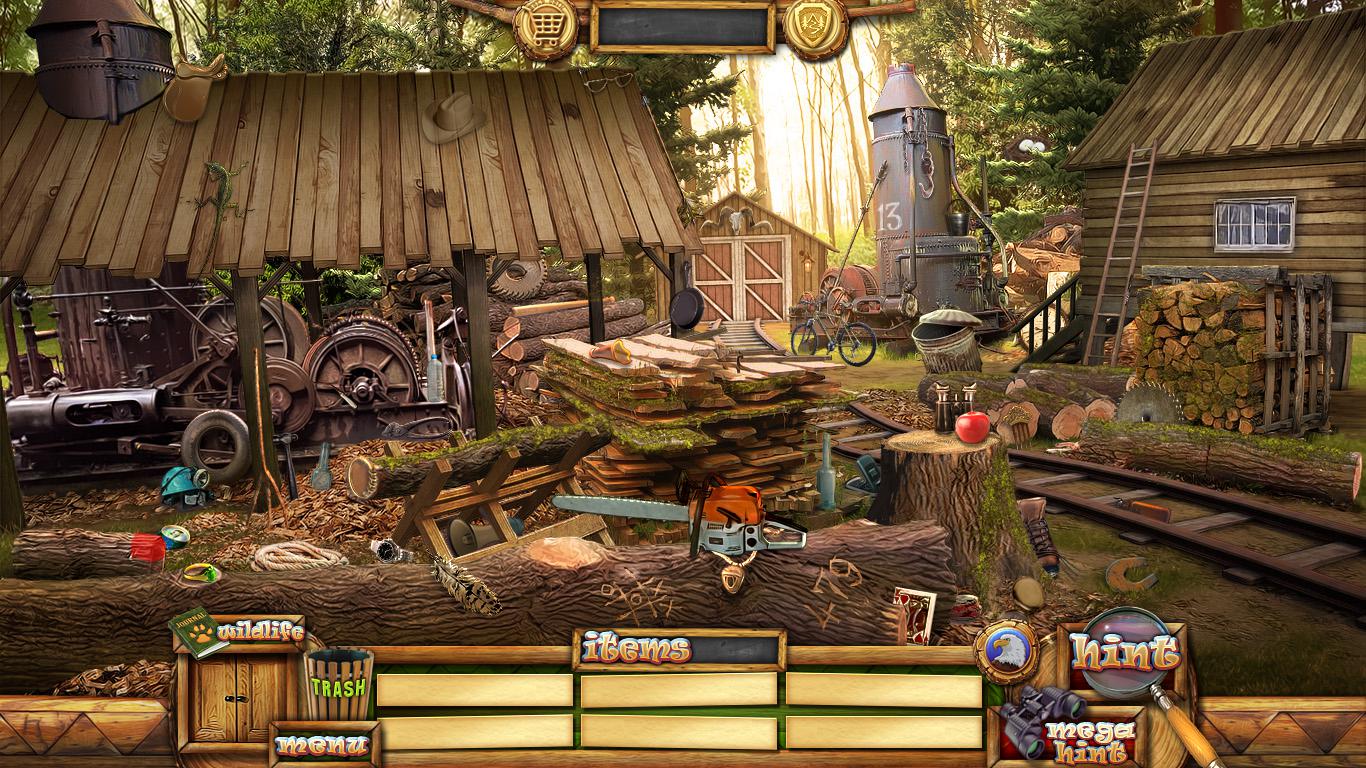This screenshot has width=1366, height=768.
Task: Open the shop cart button
Action: [x=546, y=26]
